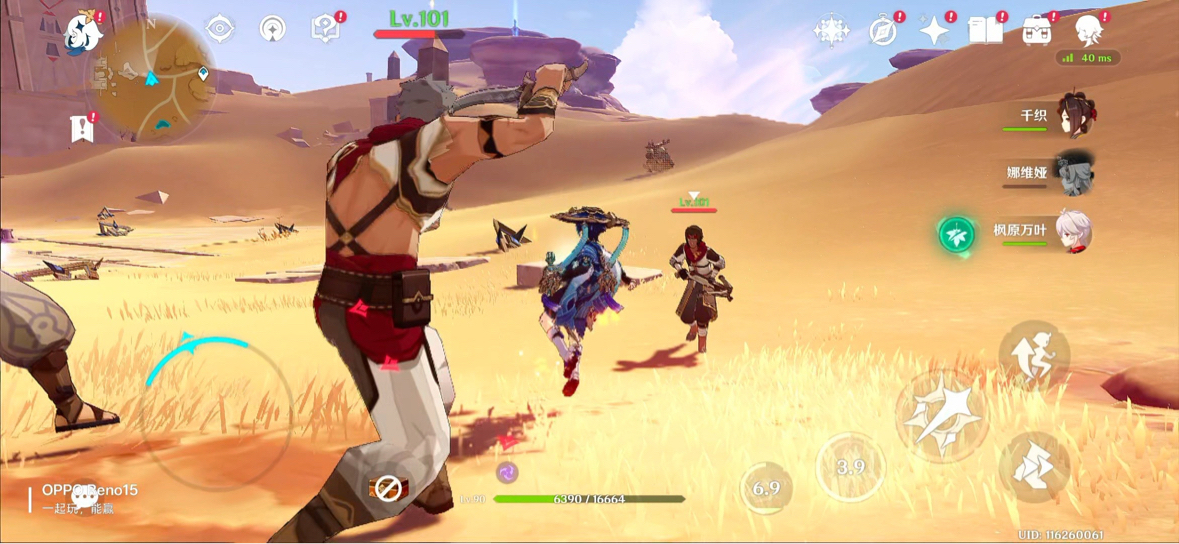The image size is (1179, 544).
Task: Use elemental skill showing 3.9 cooldown
Action: coord(850,467)
